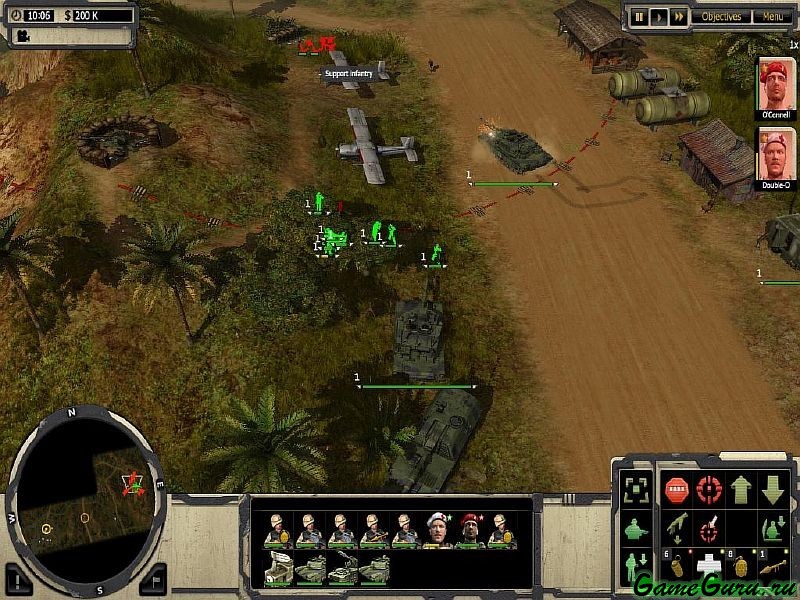This screenshot has height=600, width=800.
Task: Activate the fast-forward speed button
Action: click(x=678, y=17)
